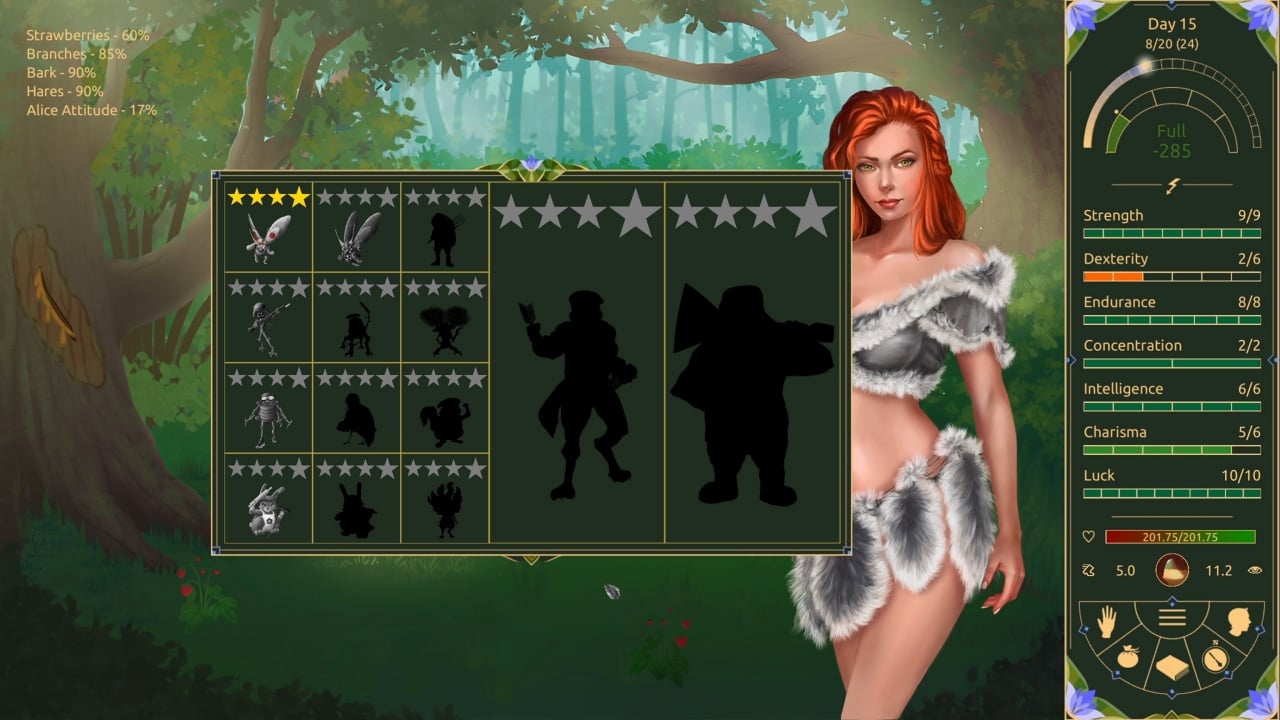
Task: Click the lightning bolt energy icon
Action: 1172,186
